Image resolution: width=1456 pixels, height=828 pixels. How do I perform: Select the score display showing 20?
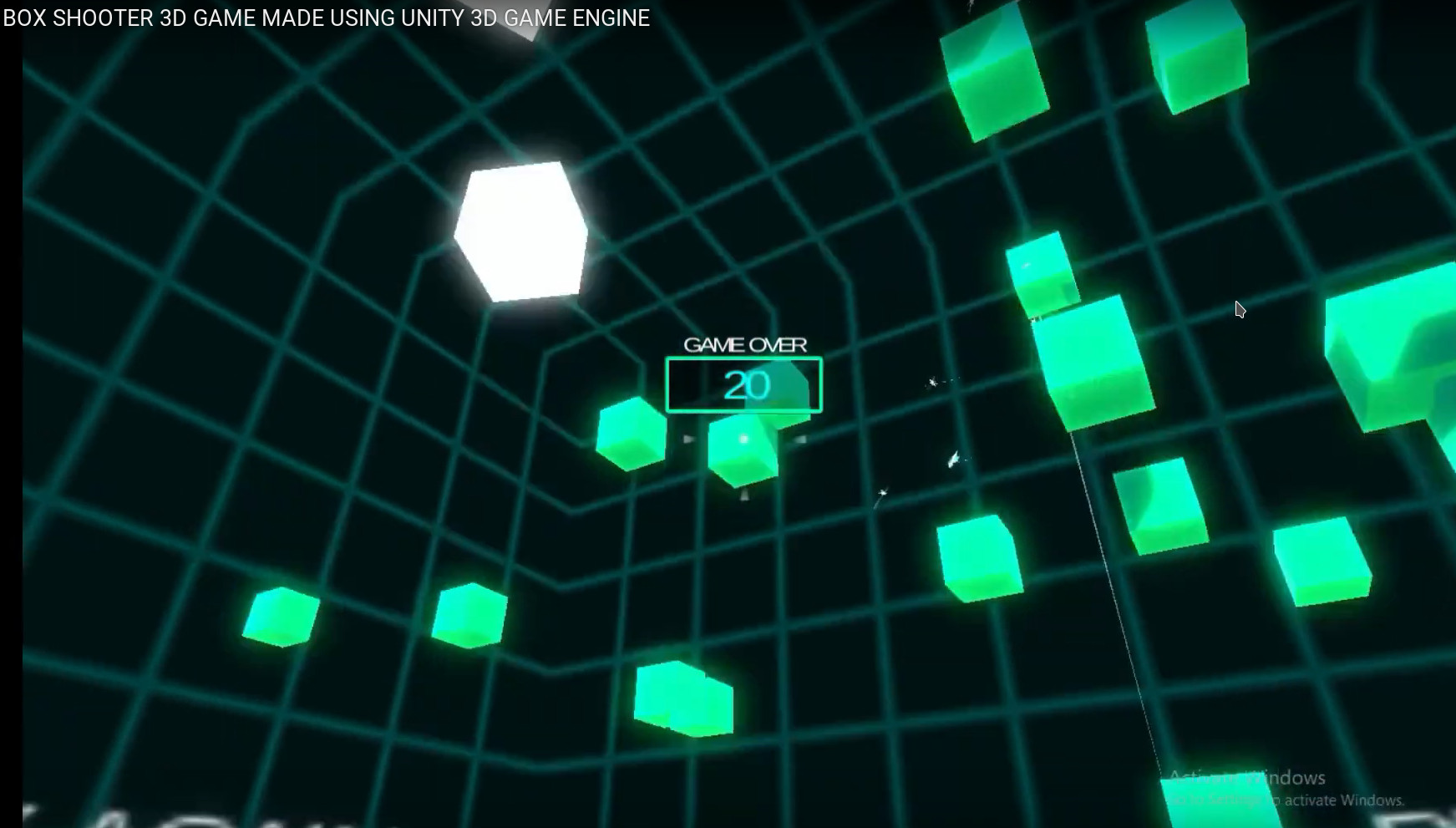[746, 383]
